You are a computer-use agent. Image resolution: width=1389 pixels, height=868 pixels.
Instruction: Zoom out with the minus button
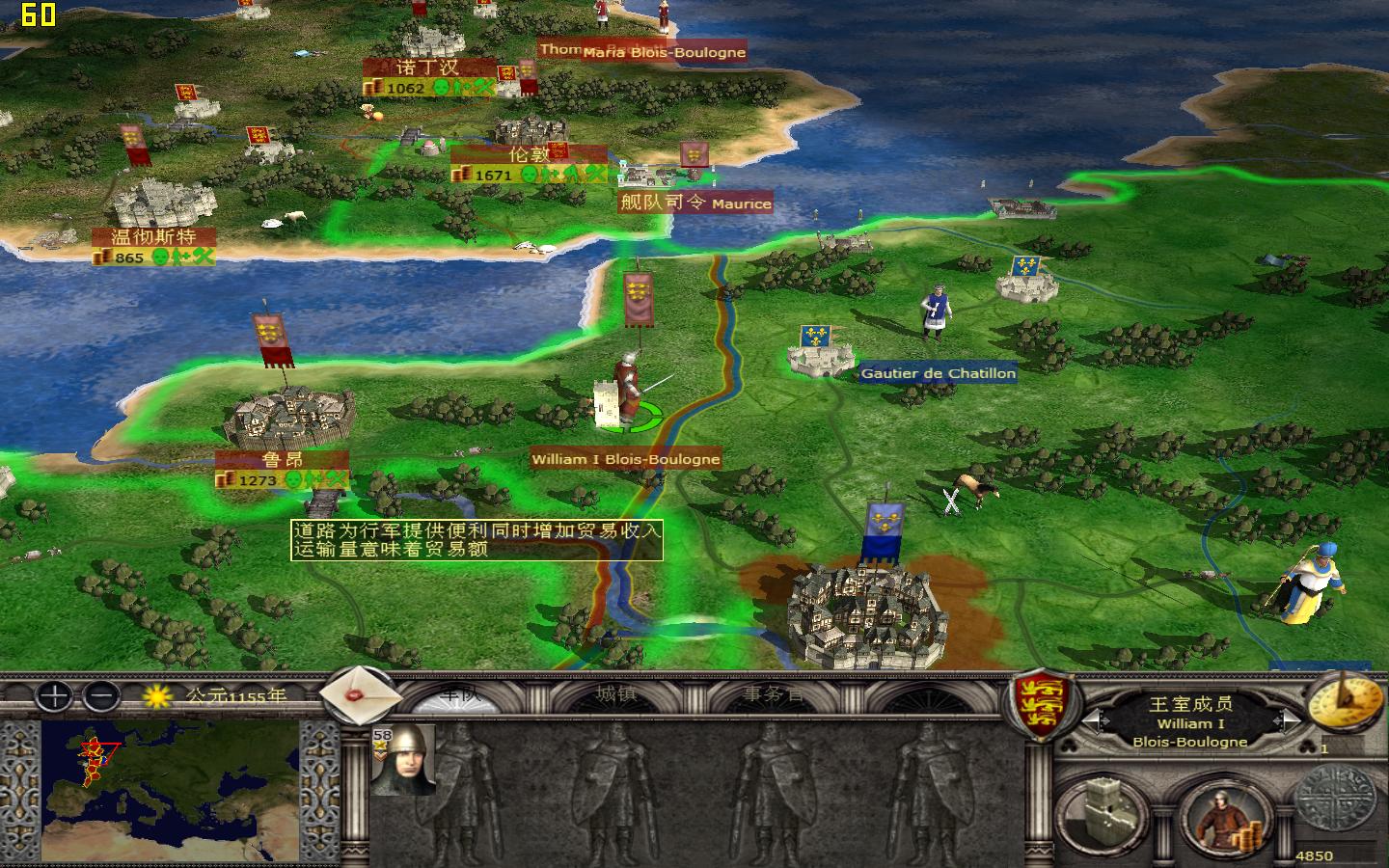100,697
